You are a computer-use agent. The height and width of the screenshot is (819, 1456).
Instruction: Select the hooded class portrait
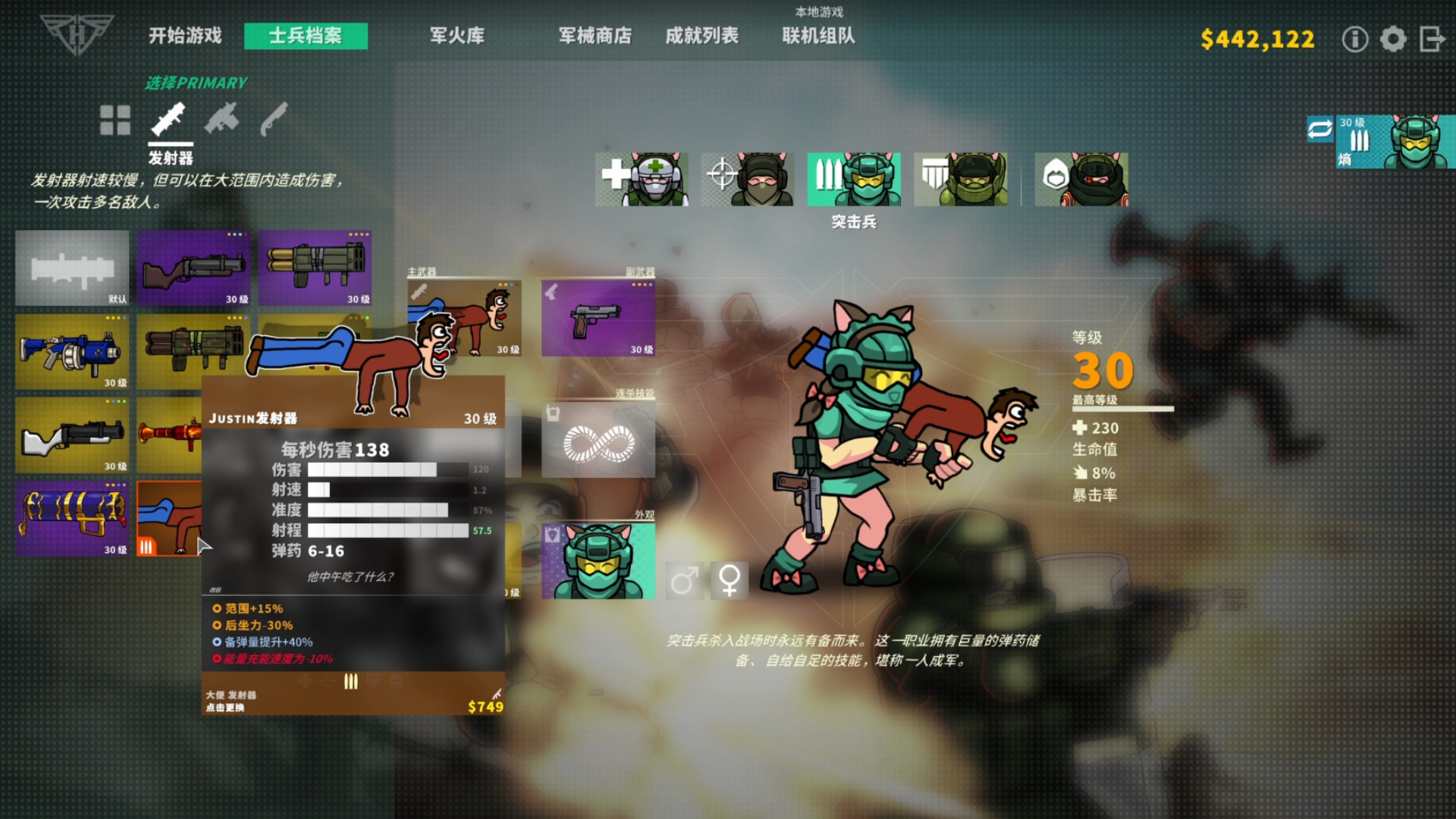point(1081,179)
